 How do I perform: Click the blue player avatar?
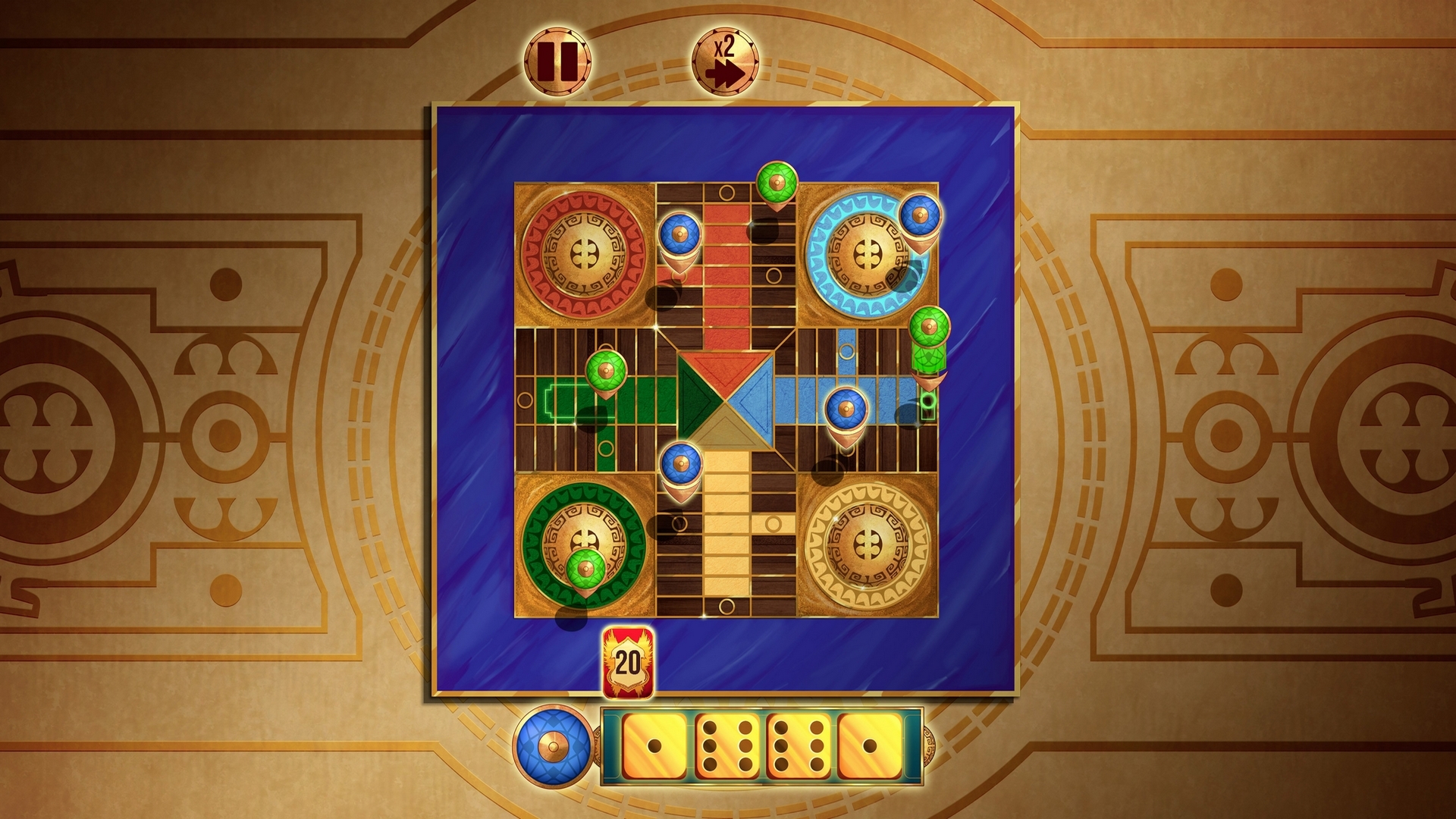555,747
